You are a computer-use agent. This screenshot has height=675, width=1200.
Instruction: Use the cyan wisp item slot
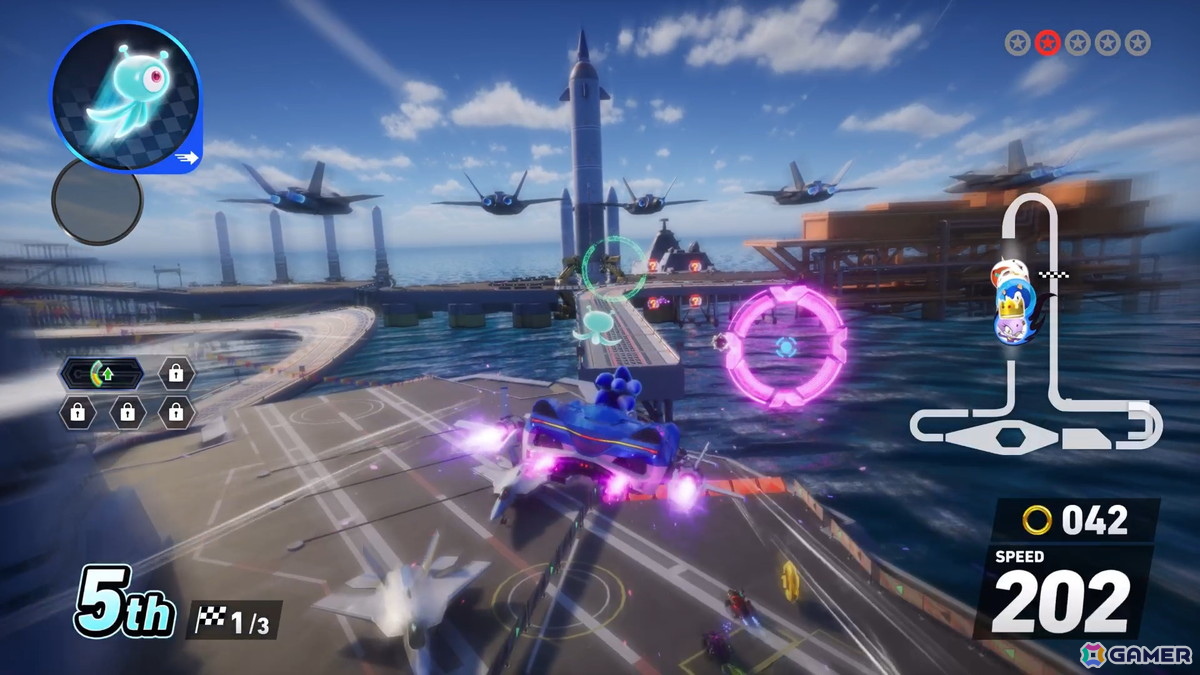point(126,98)
